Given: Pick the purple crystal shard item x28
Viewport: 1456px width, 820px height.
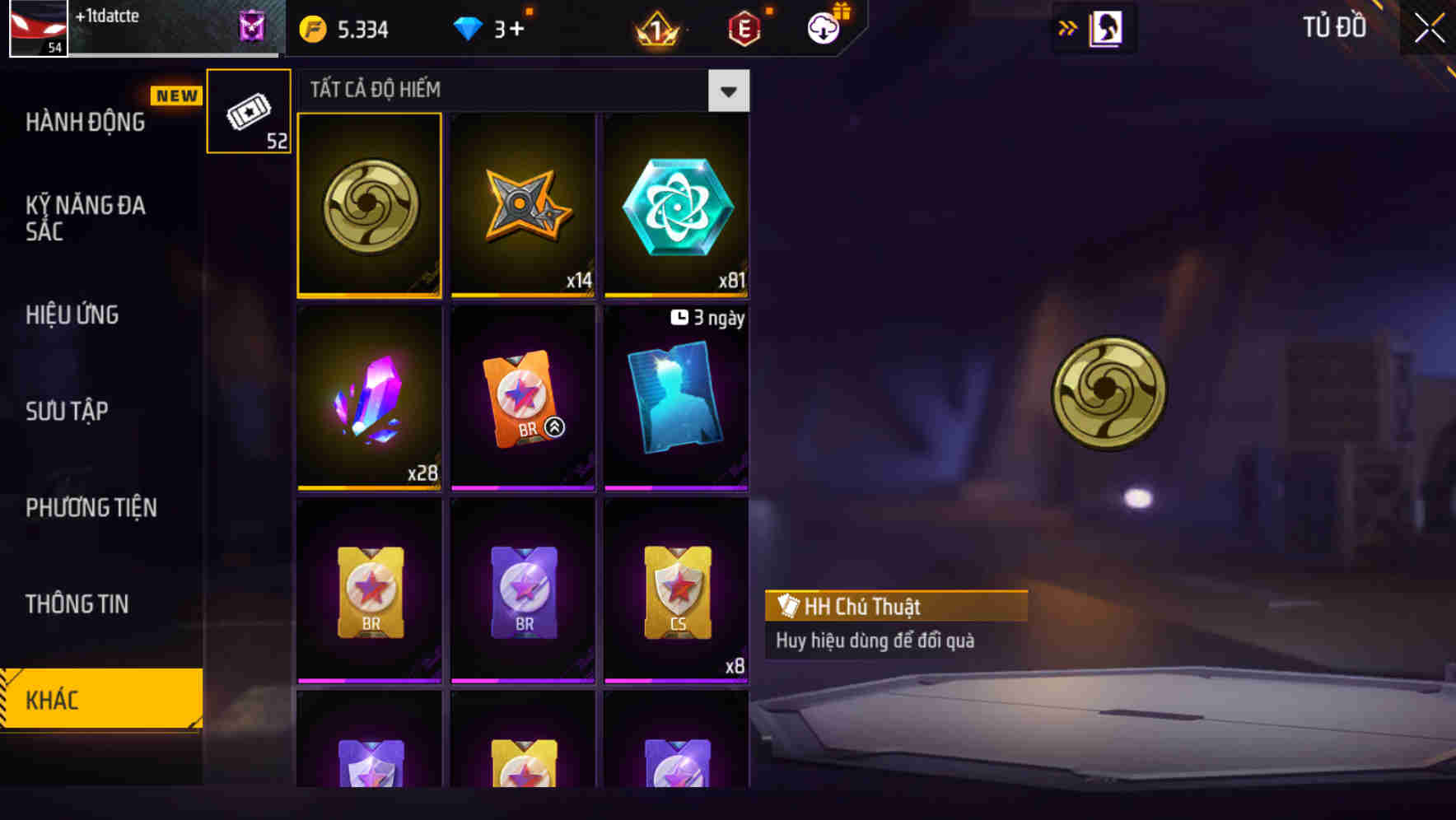Looking at the screenshot, I should tap(369, 398).
